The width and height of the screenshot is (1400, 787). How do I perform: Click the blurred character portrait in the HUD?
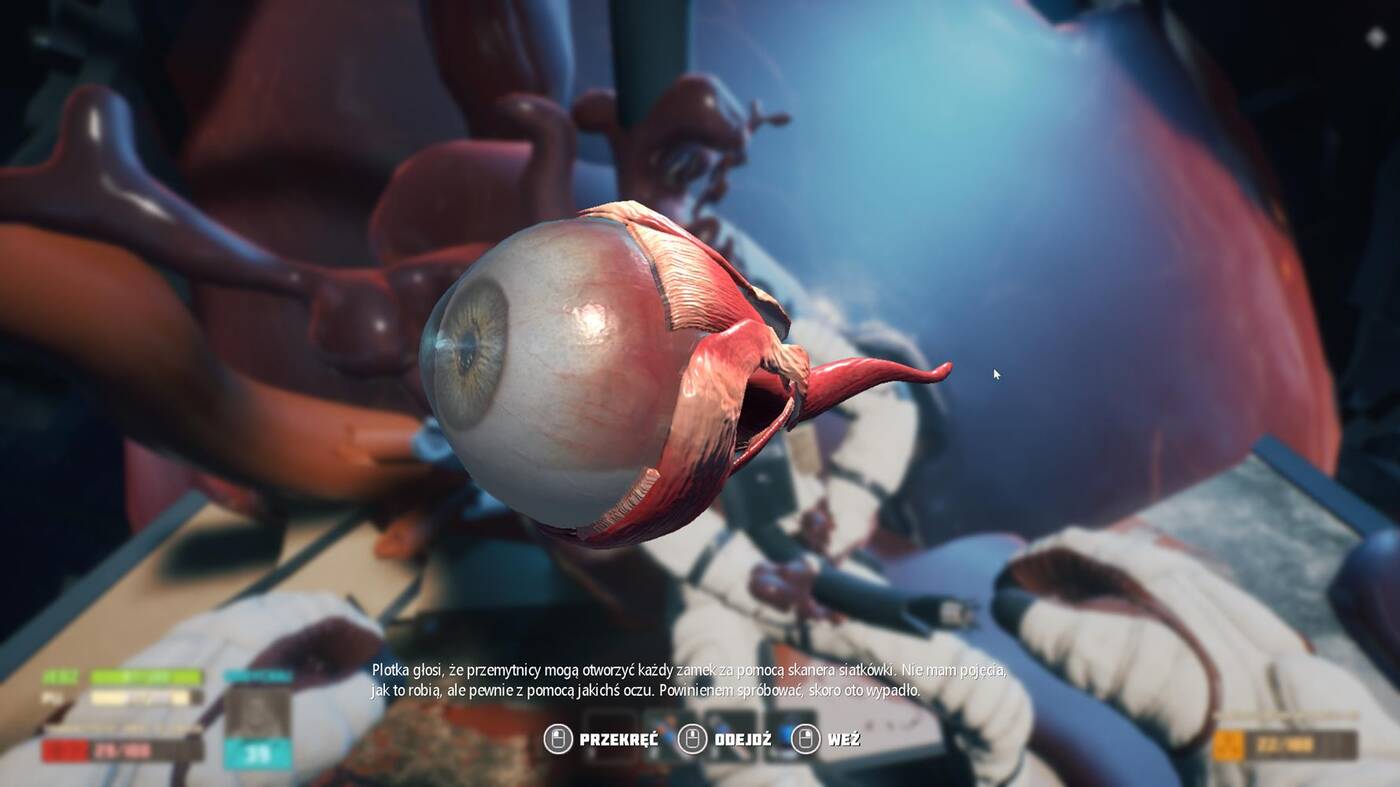tap(257, 712)
